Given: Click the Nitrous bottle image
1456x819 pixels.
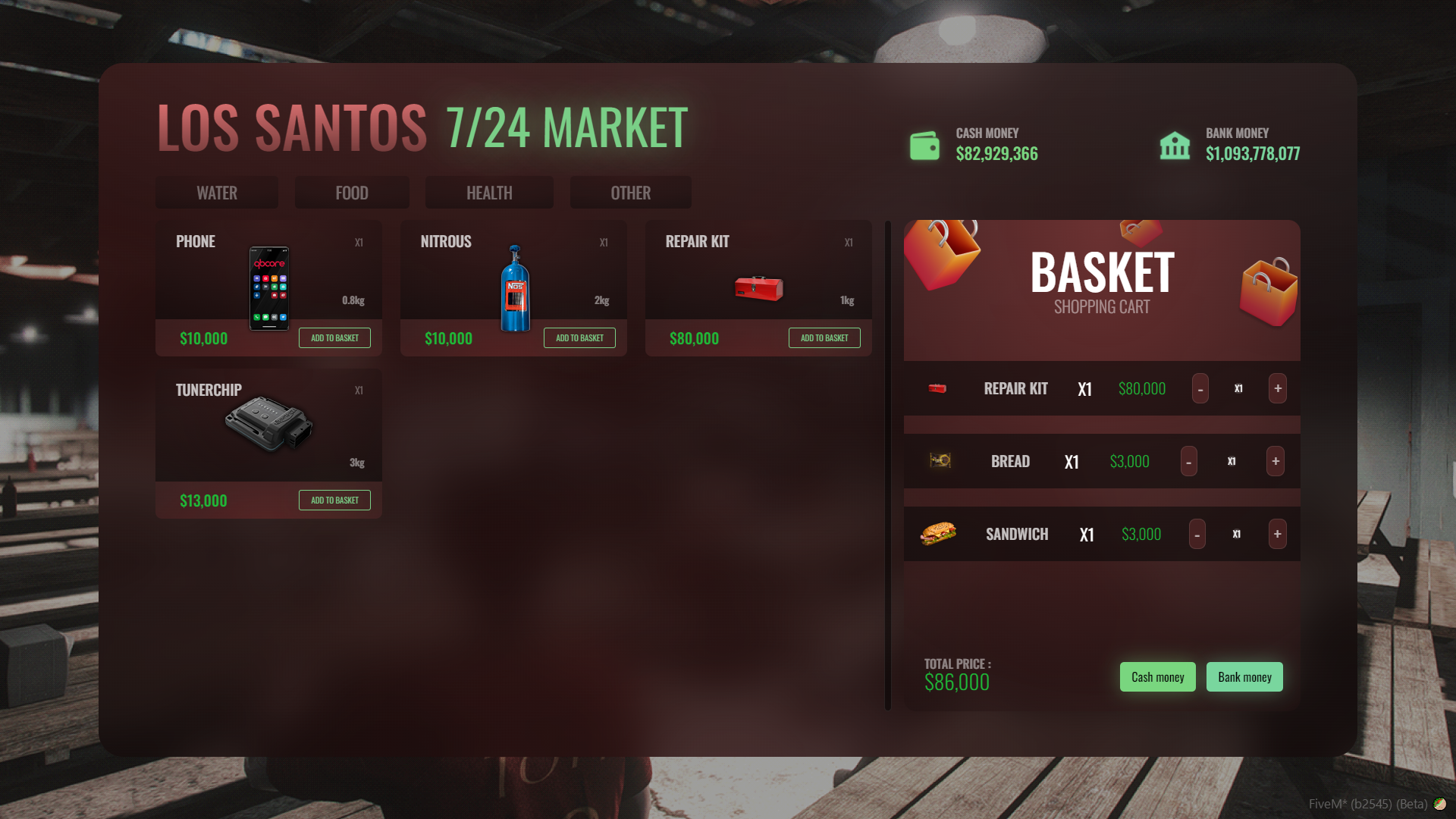Looking at the screenshot, I should tap(515, 288).
